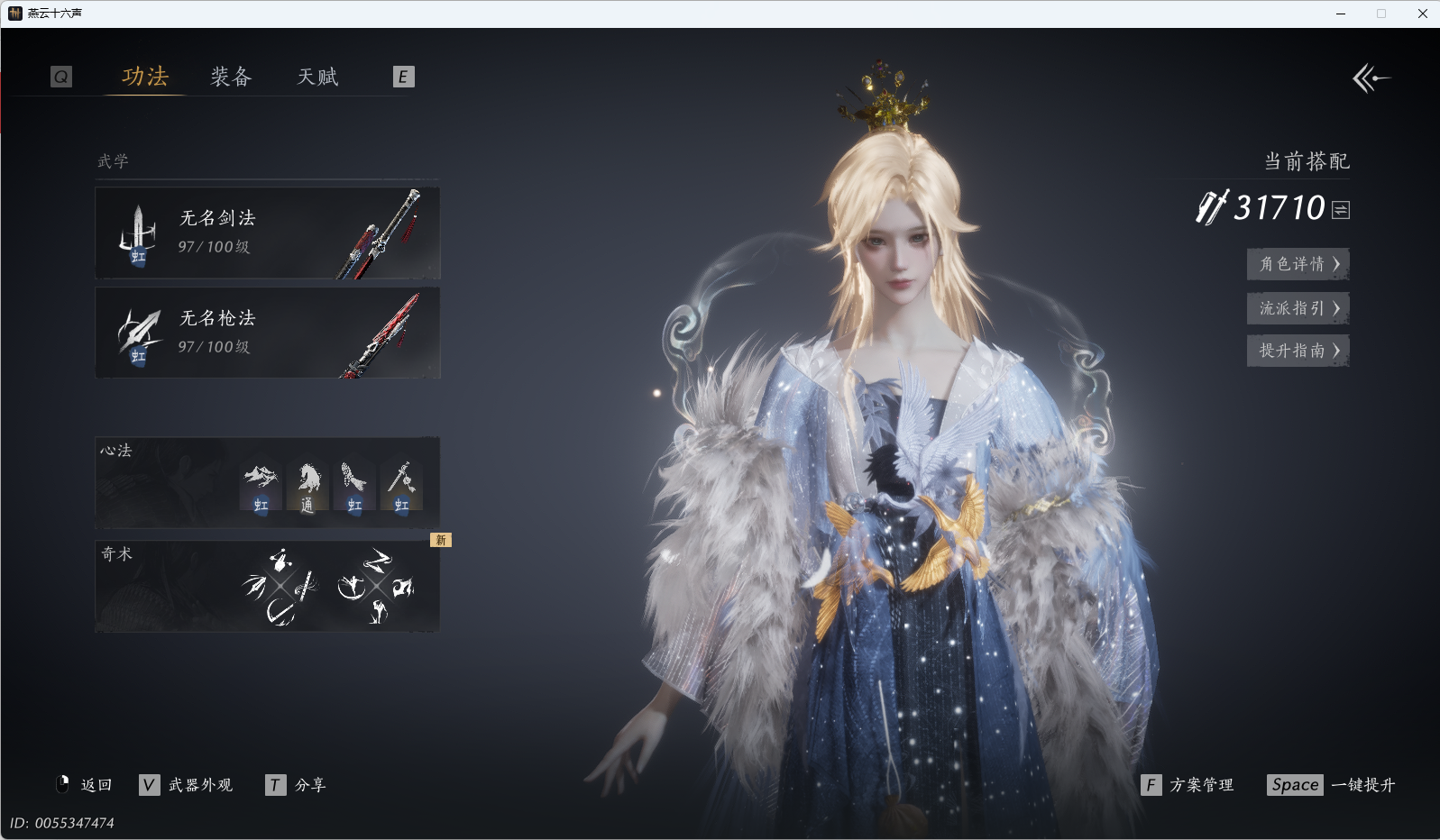The height and width of the screenshot is (840, 1440).
Task: Open the 天赋 tab
Action: (317, 77)
